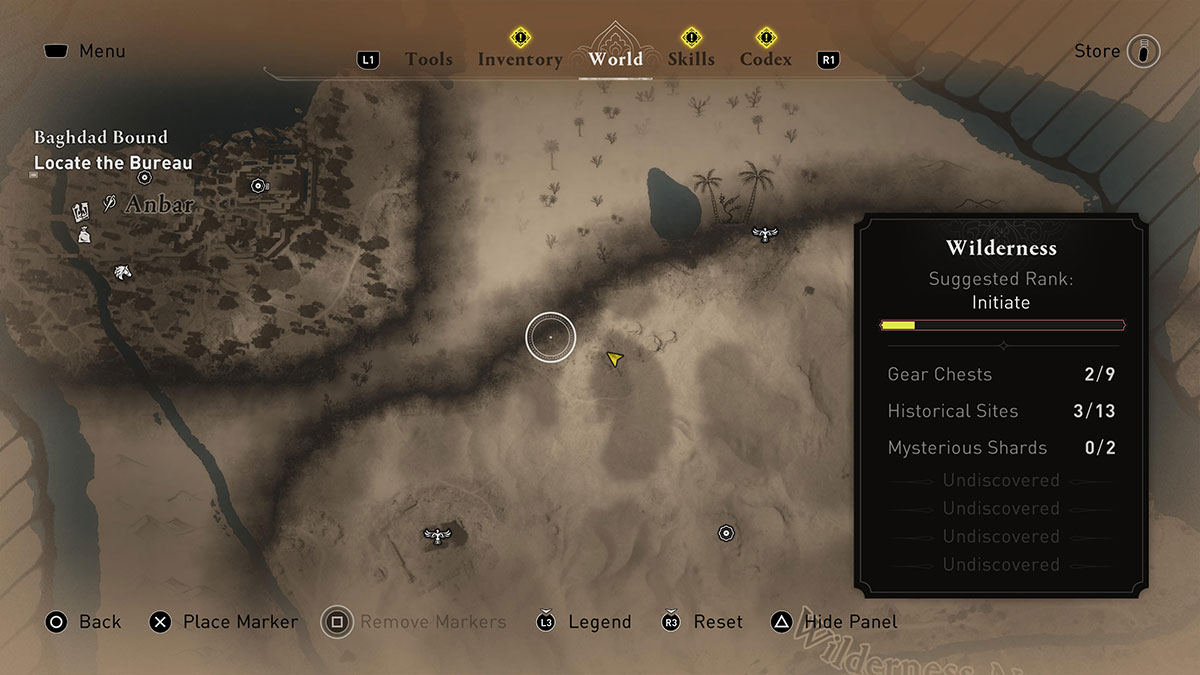Select the World map tab

(x=615, y=58)
